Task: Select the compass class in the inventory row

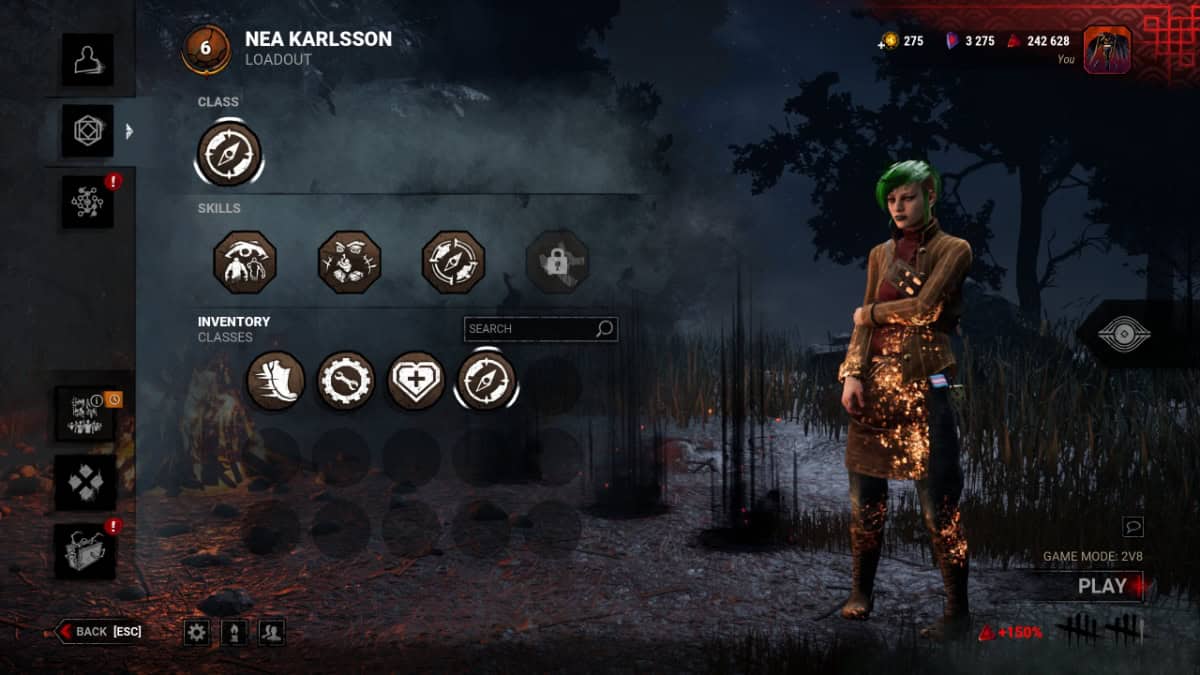Action: pos(486,381)
